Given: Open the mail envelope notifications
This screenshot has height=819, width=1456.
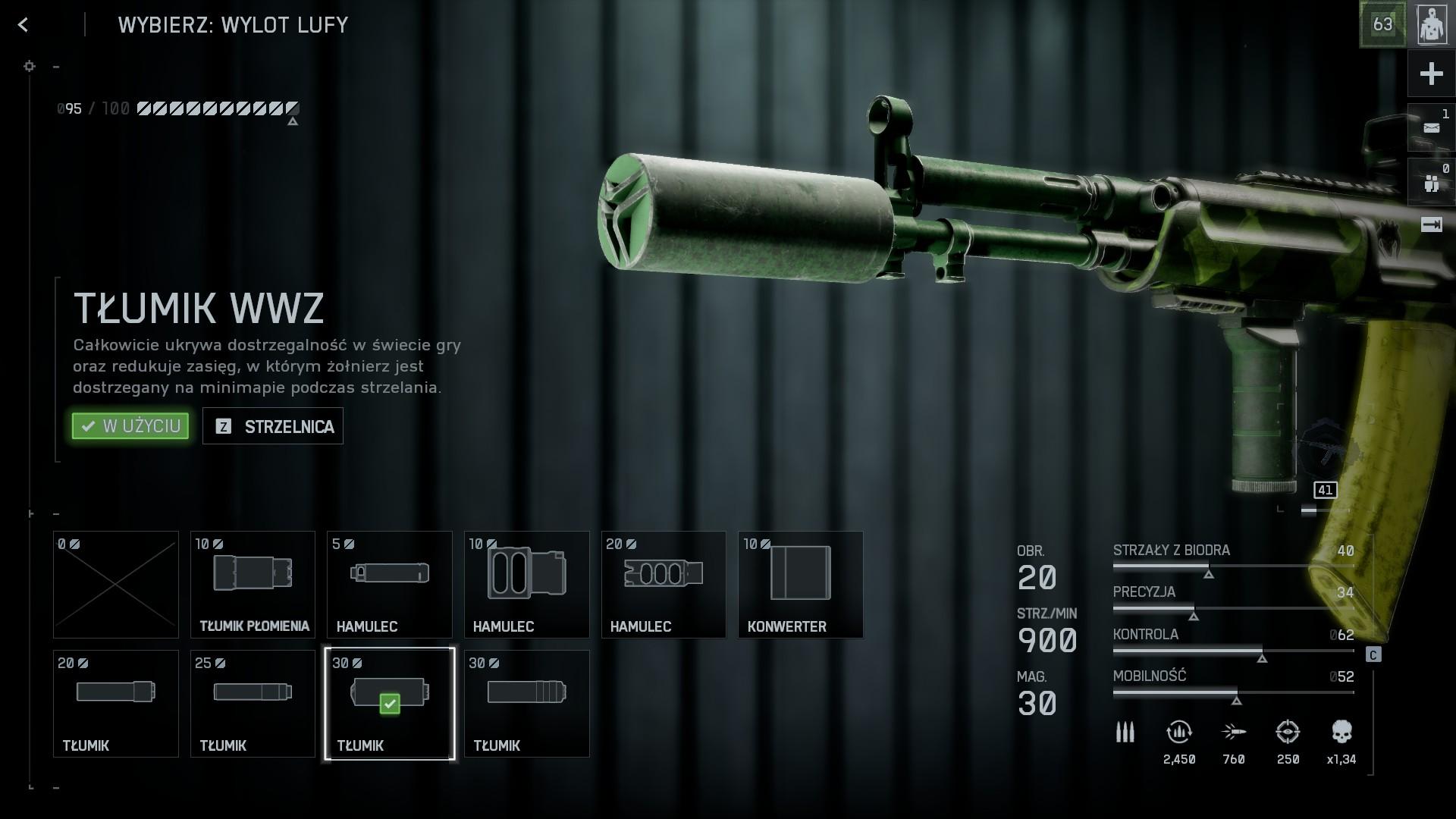Looking at the screenshot, I should [x=1431, y=128].
